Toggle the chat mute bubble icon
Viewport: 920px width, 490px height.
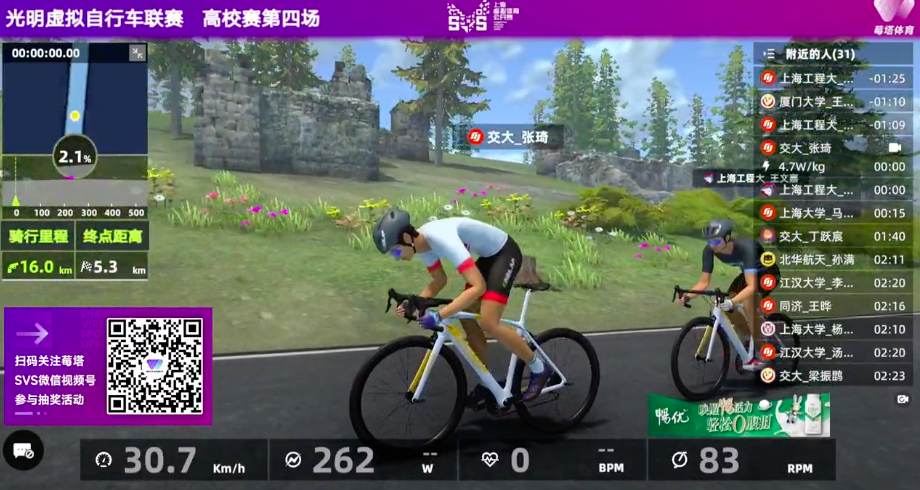pyautogui.click(x=22, y=451)
